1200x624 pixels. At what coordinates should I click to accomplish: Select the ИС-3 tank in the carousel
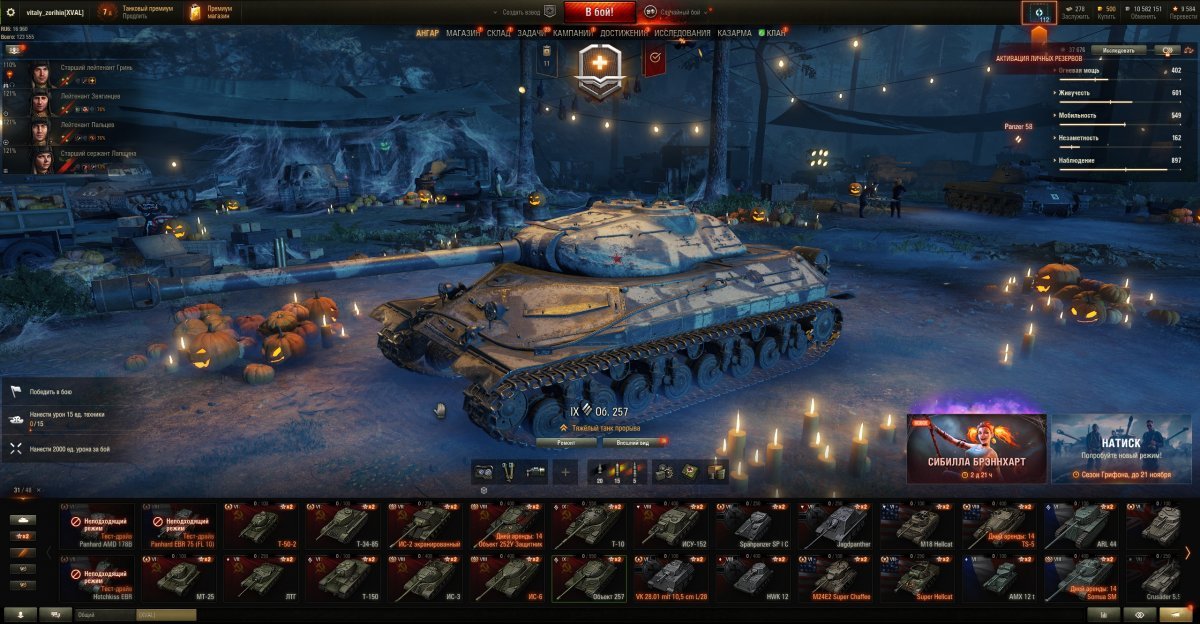(x=424, y=579)
